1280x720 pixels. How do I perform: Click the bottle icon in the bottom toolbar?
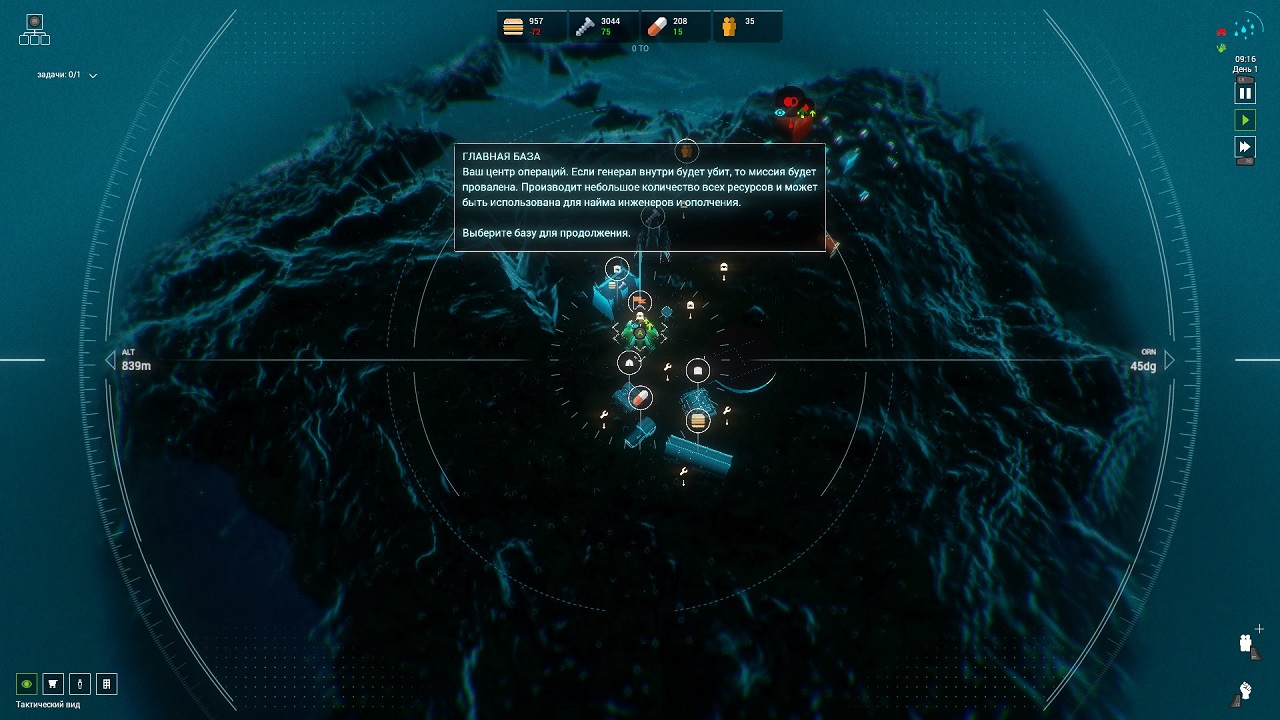click(79, 684)
